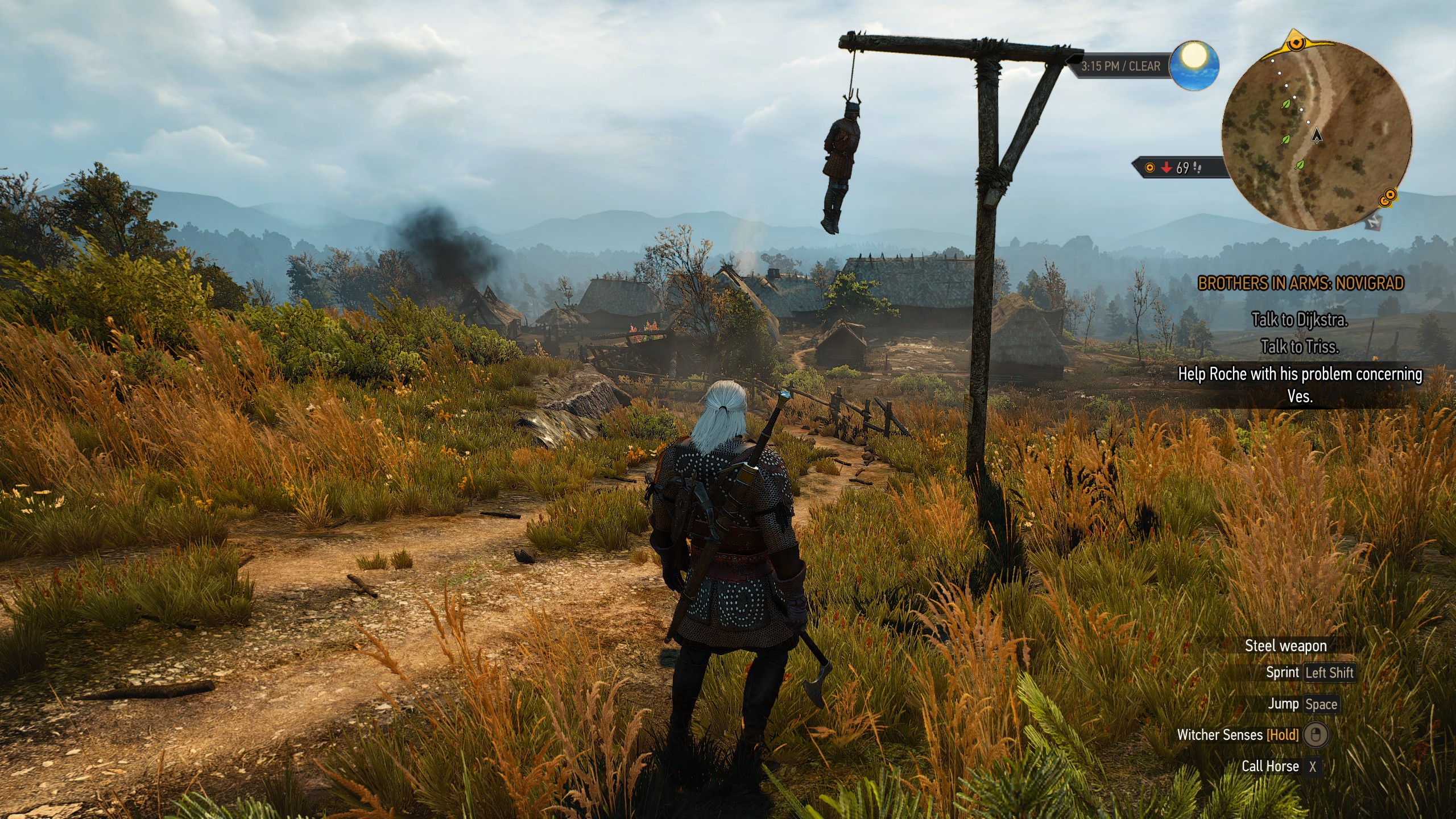This screenshot has width=1456, height=819.
Task: Select the Help Roche objective about Ves
Action: tap(1300, 384)
